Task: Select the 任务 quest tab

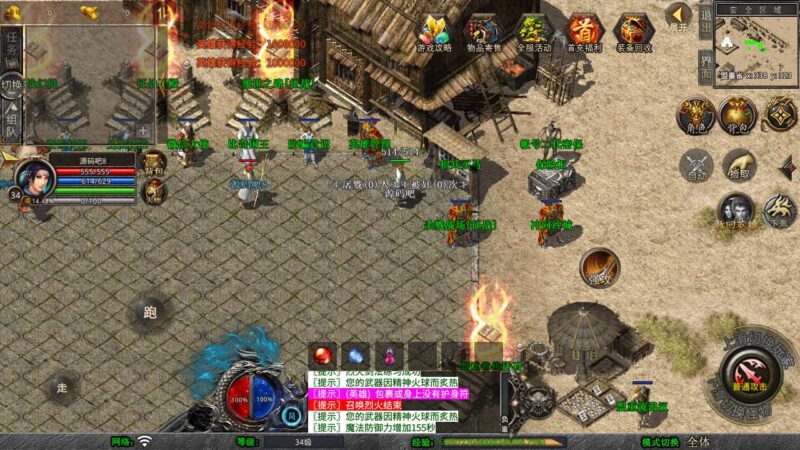Action: pos(12,44)
